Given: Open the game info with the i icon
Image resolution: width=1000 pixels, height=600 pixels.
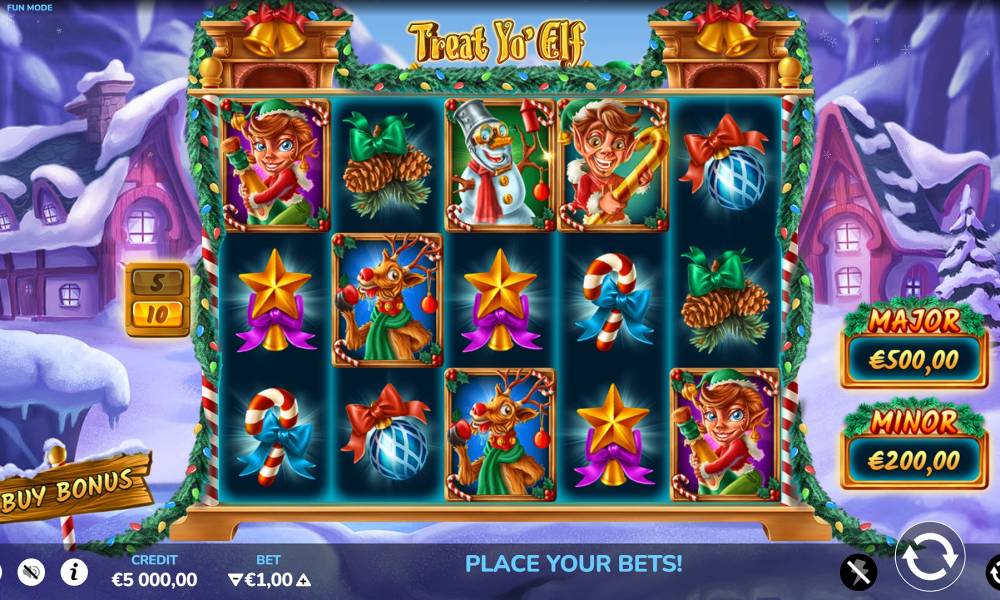Looking at the screenshot, I should coord(74,572).
